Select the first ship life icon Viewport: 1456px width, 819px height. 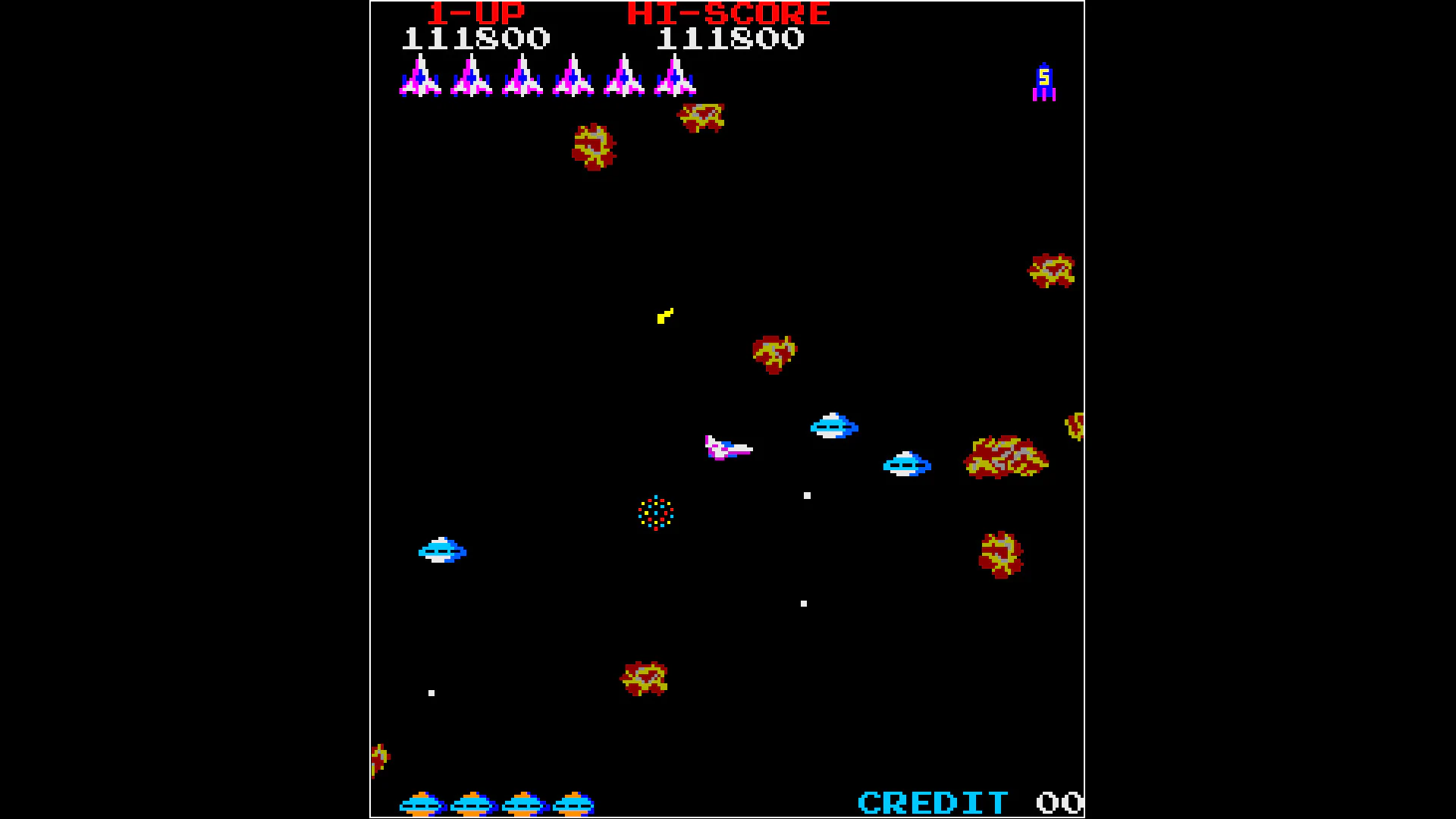point(419,78)
